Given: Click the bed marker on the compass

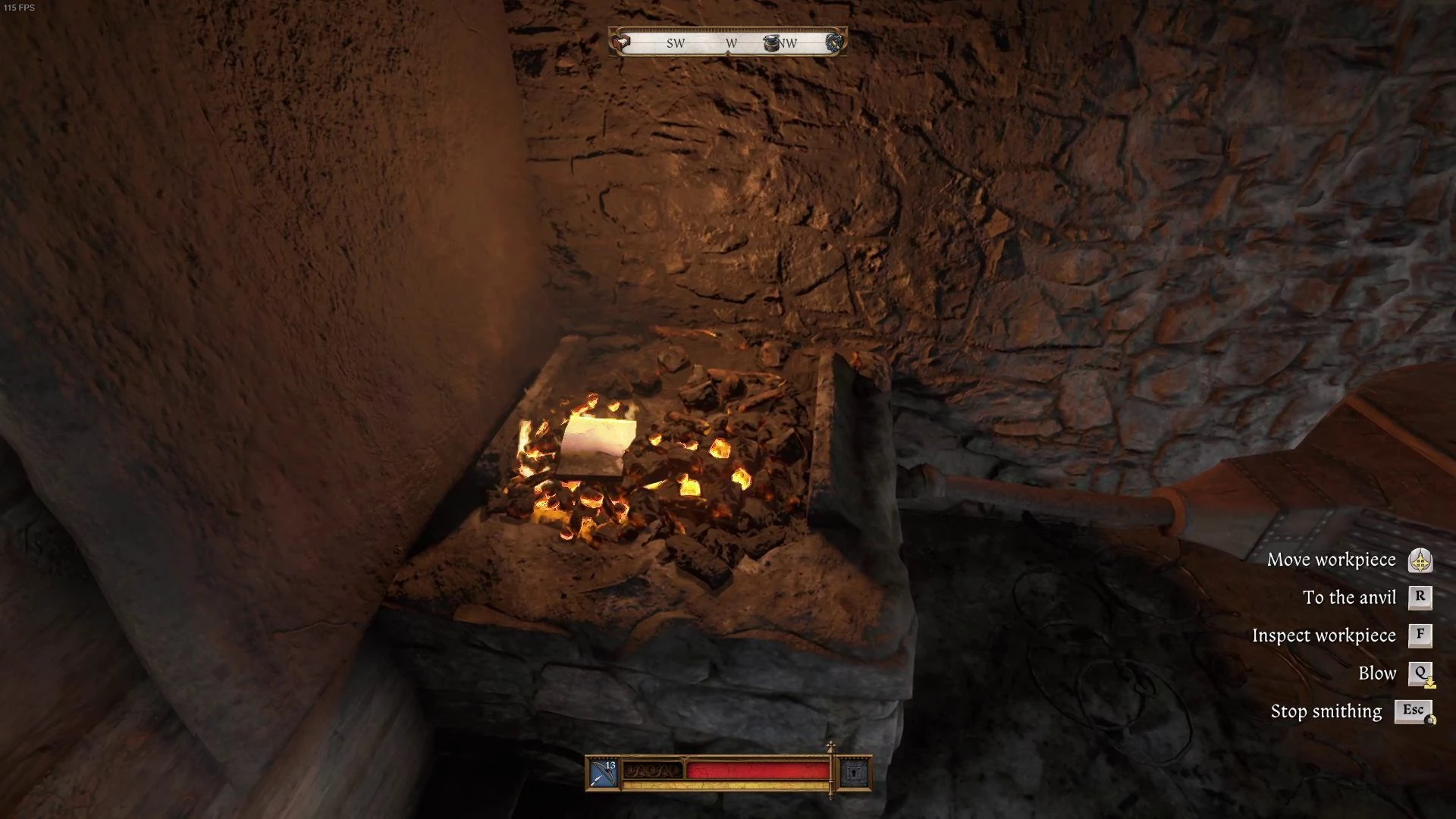Looking at the screenshot, I should (622, 42).
